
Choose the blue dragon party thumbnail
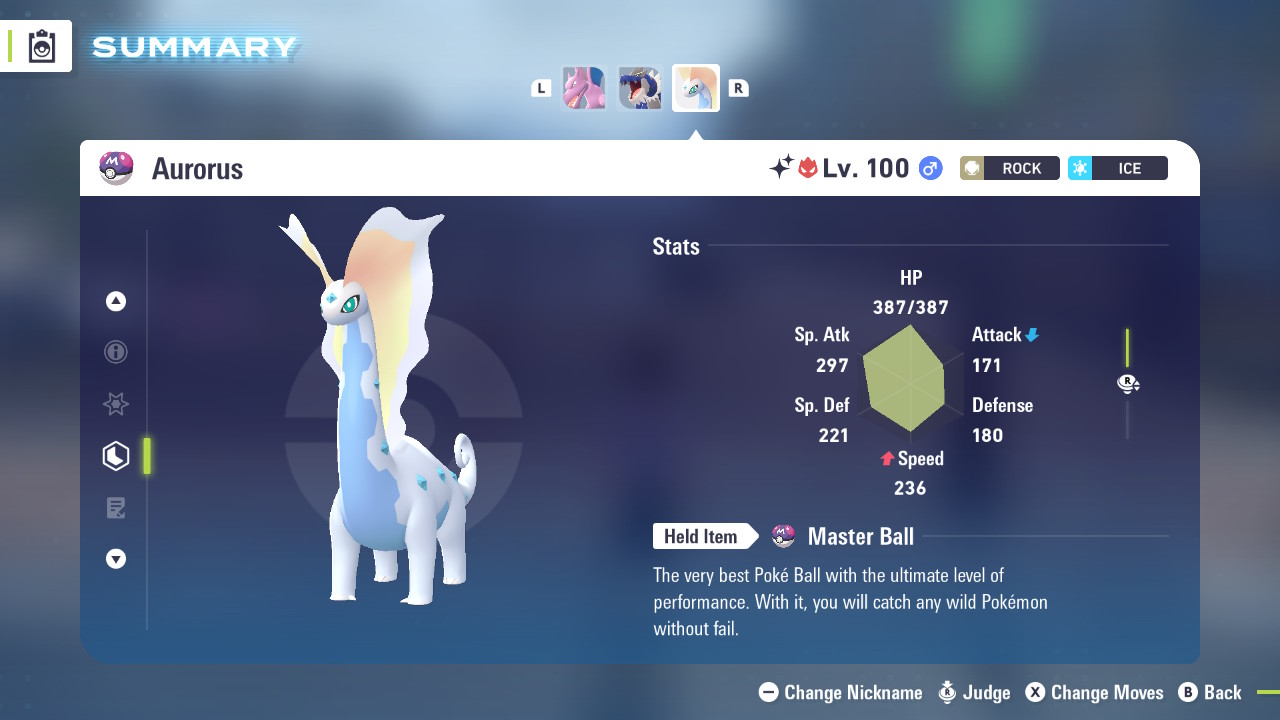click(x=640, y=88)
